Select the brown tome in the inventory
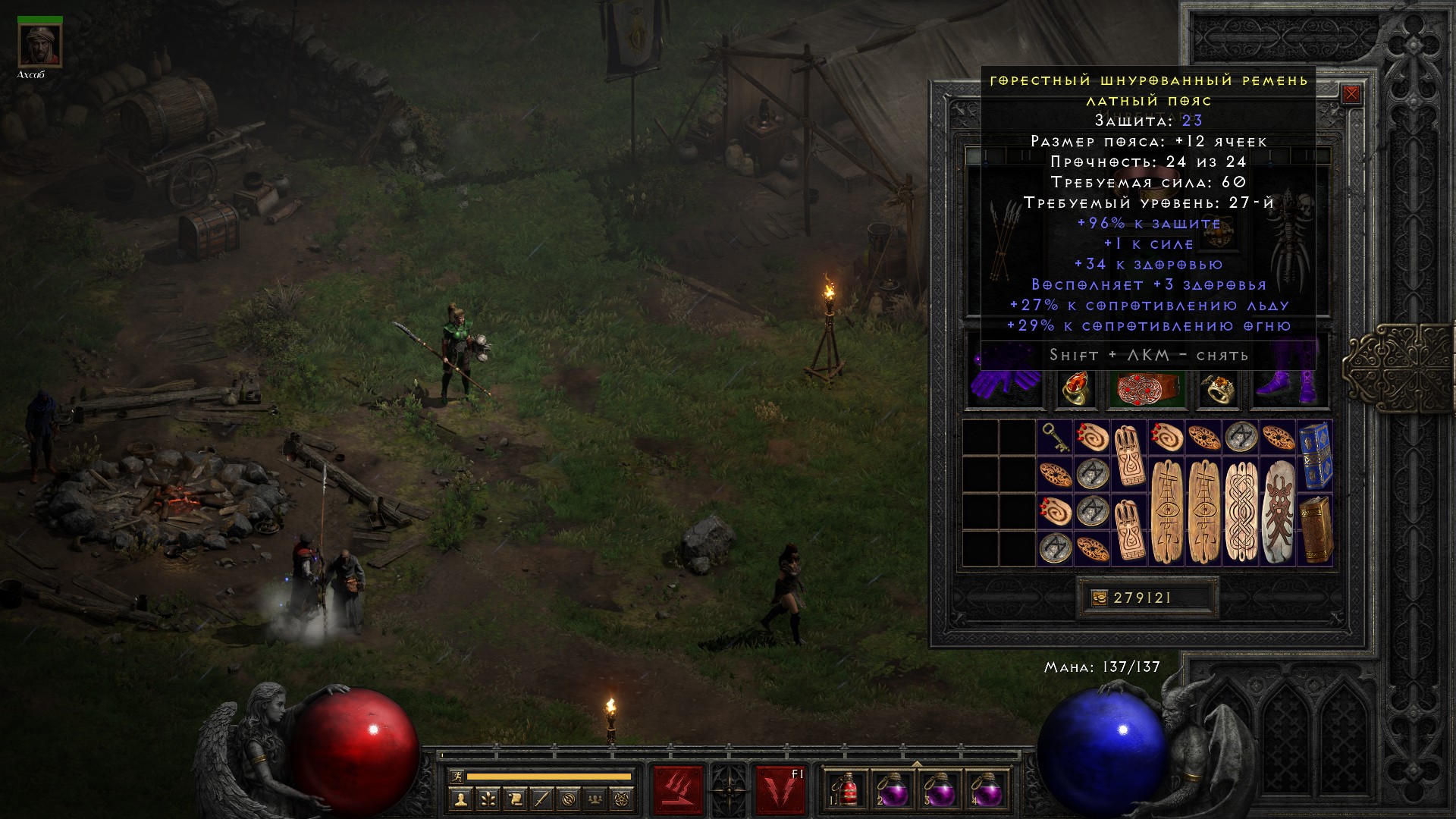 [x=1315, y=529]
